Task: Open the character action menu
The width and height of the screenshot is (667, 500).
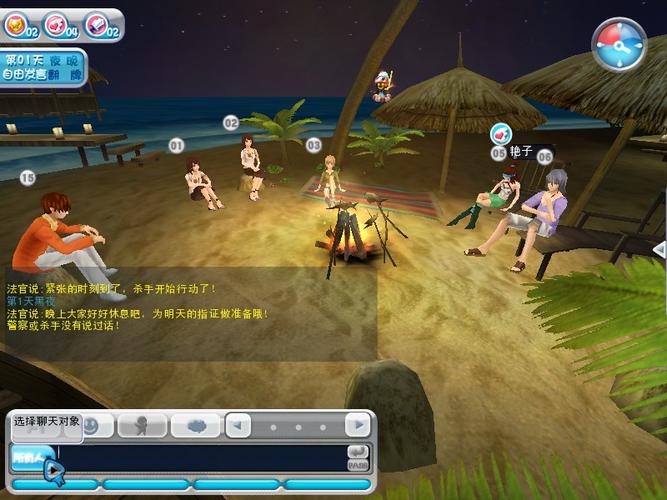Action: [142, 426]
